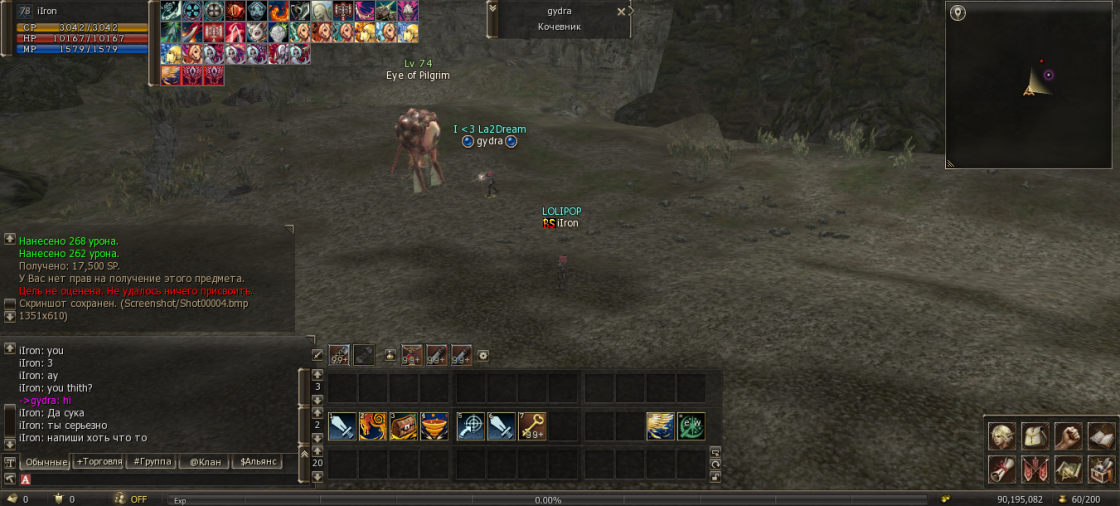Viewport: 1120px width, 506px height.
Task: Activate the treasure chest hotbar skill
Action: coord(404,426)
